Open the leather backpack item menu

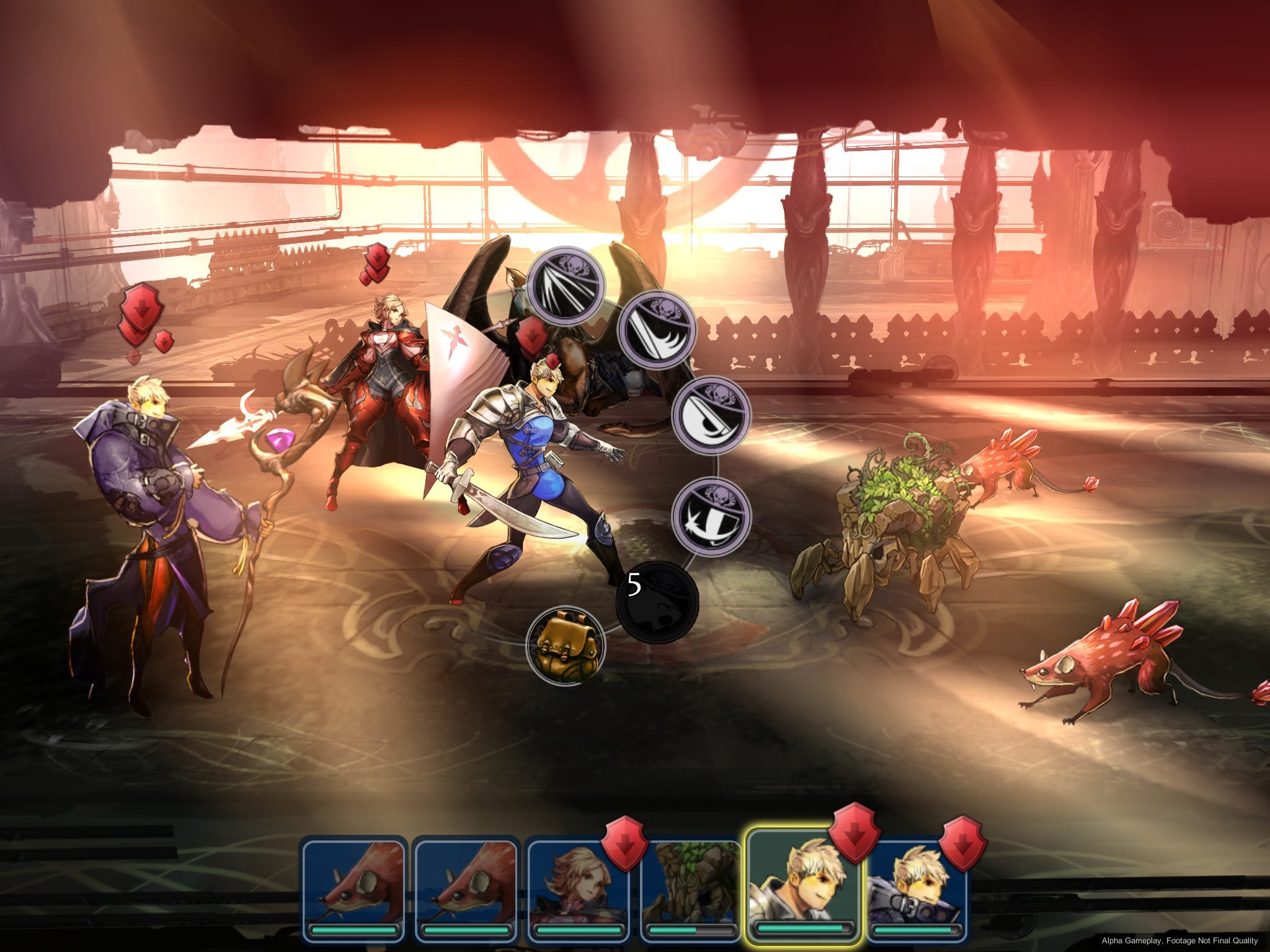564,645
